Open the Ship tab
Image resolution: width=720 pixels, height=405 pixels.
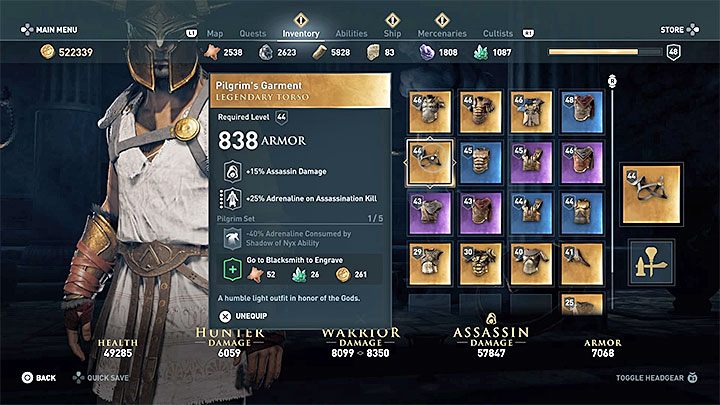click(393, 32)
